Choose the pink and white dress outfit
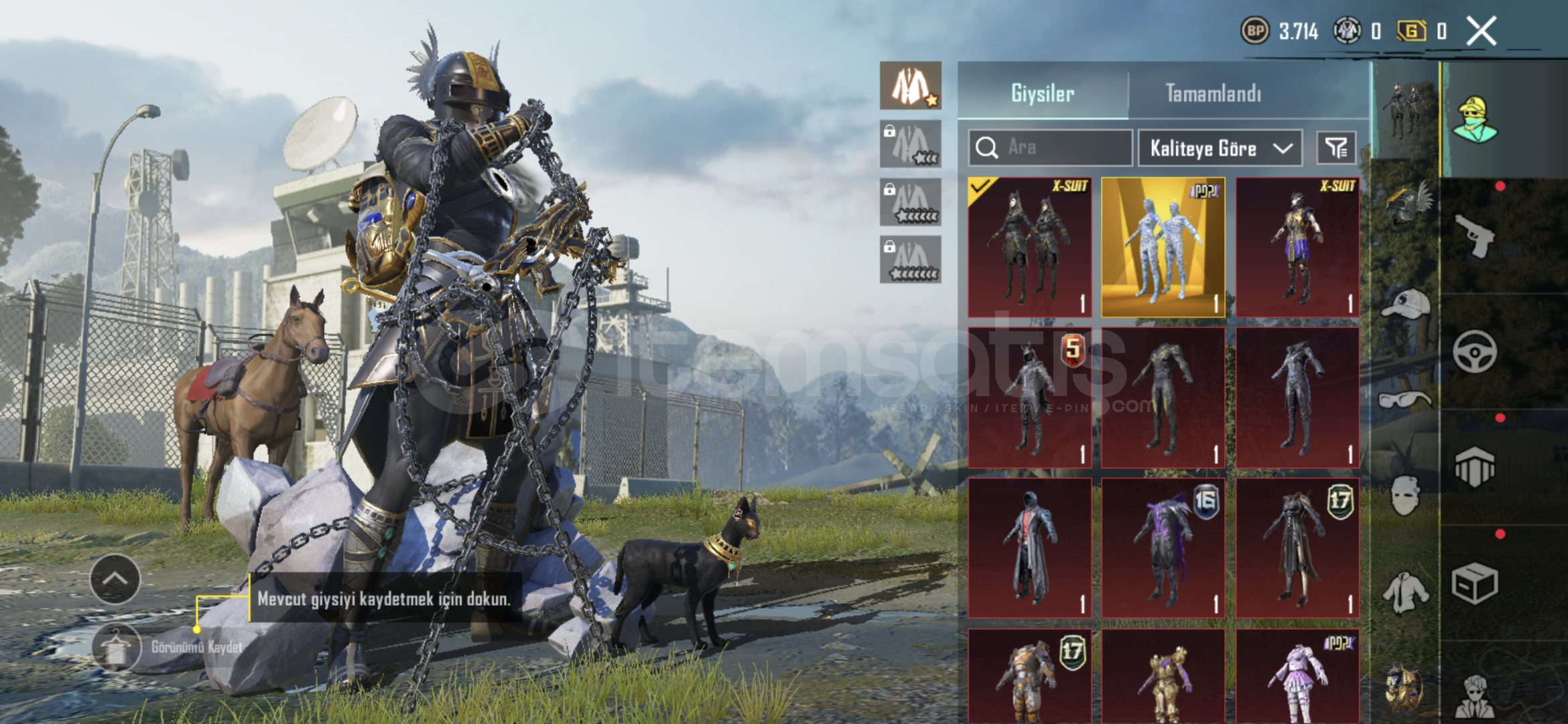The height and width of the screenshot is (724, 1568). pos(1297,676)
